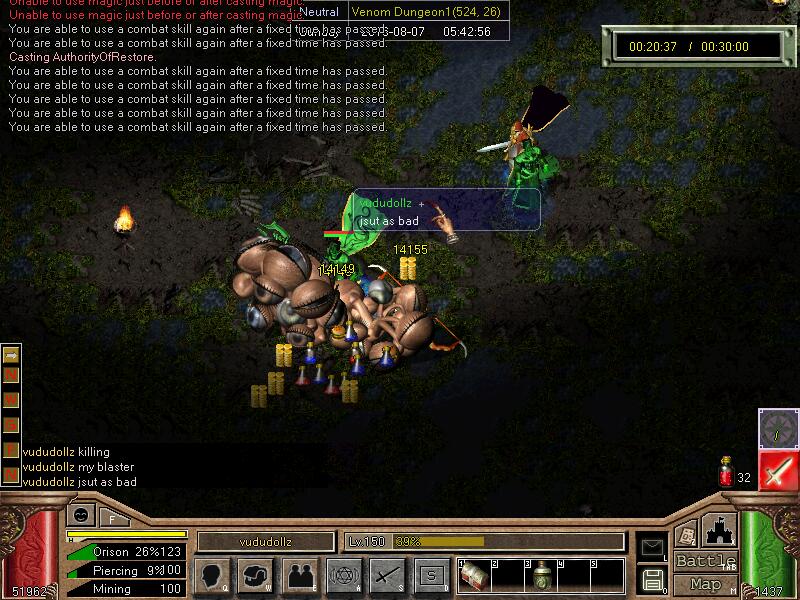
Task: Click the floppy disk save icon
Action: coord(651,579)
